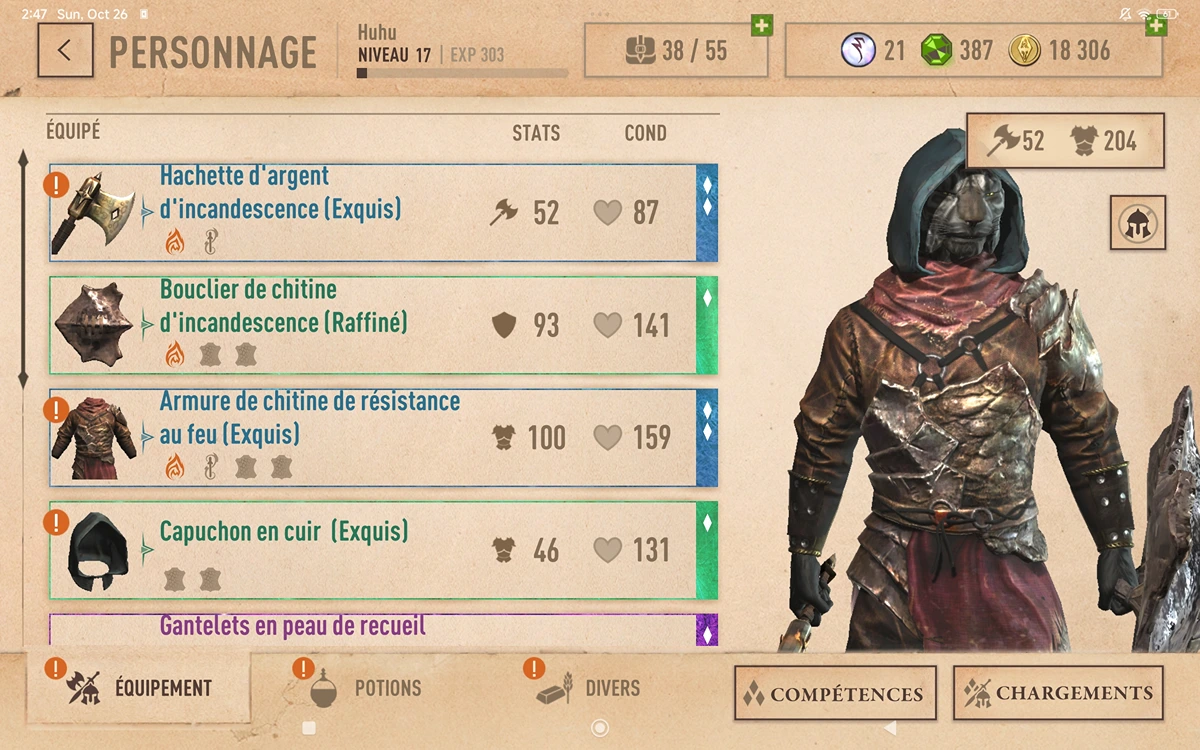Viewport: 1200px width, 750px height.
Task: Open the Chargements loadouts button
Action: coord(1058,693)
